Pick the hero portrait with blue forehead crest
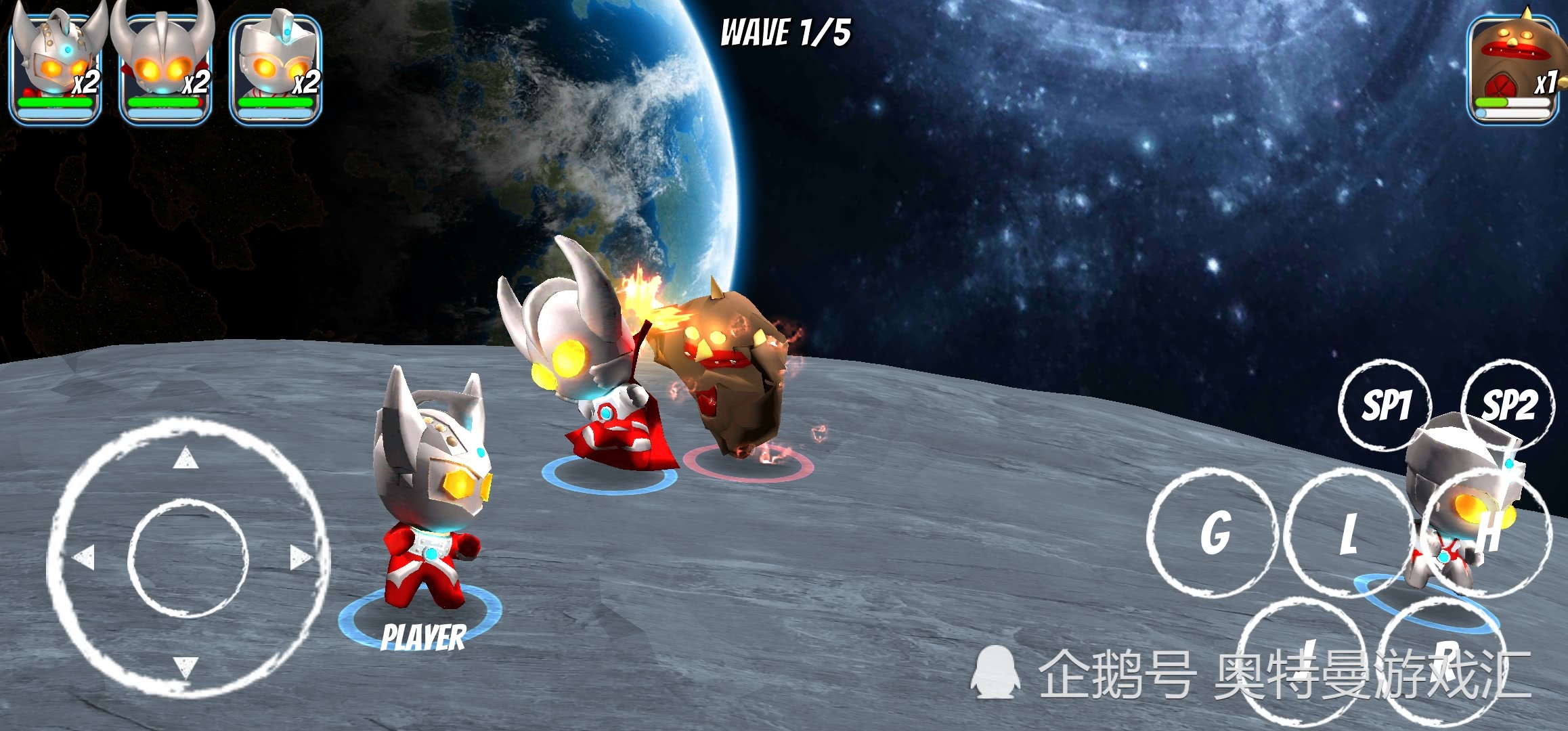Image resolution: width=1568 pixels, height=731 pixels. click(276, 68)
